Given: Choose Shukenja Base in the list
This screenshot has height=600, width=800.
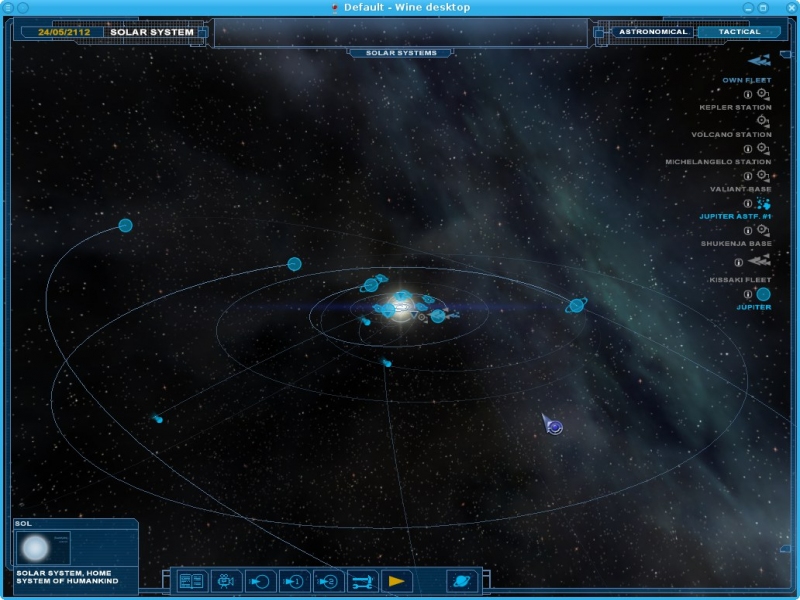Looking at the screenshot, I should coord(735,243).
